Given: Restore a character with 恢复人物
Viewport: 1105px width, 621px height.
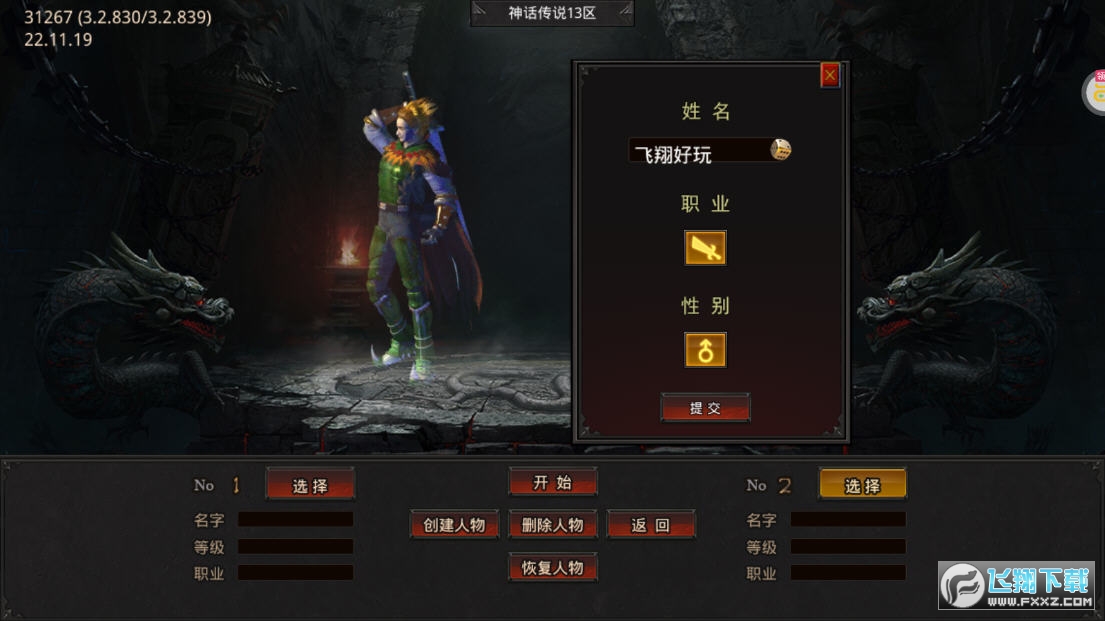Looking at the screenshot, I should point(552,567).
